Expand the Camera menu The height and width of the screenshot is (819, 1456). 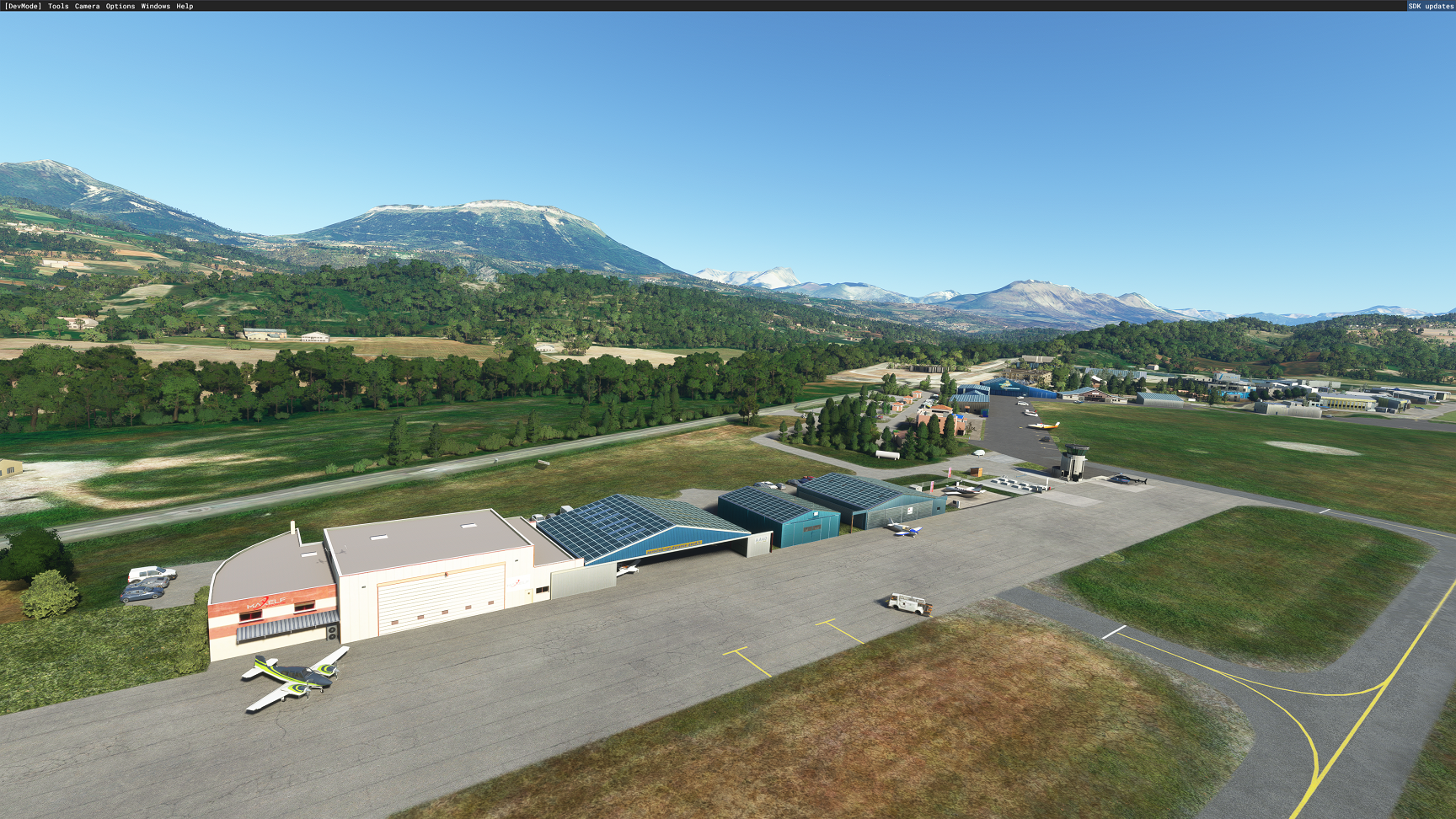point(87,6)
